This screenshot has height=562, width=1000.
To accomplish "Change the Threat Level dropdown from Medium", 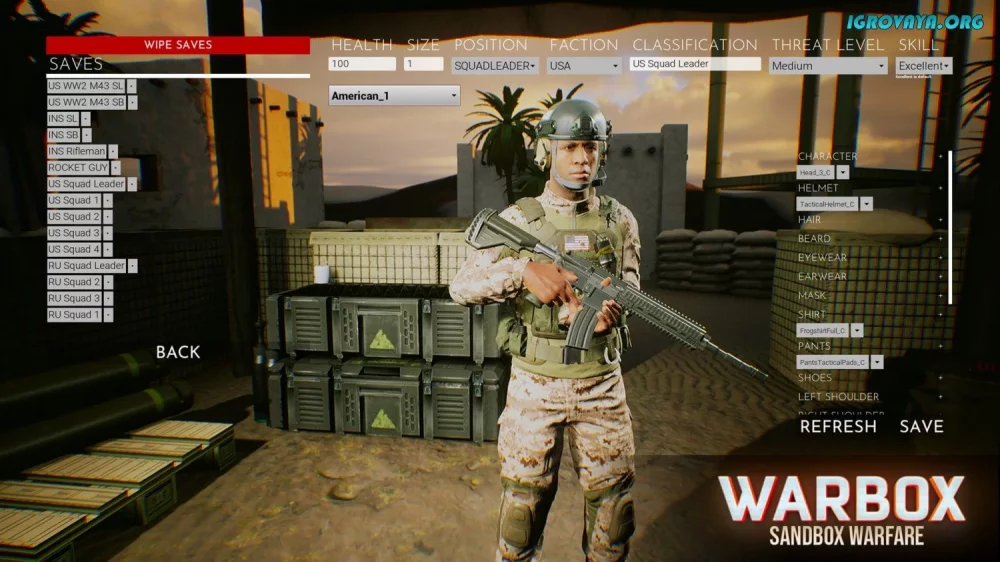I will (828, 66).
